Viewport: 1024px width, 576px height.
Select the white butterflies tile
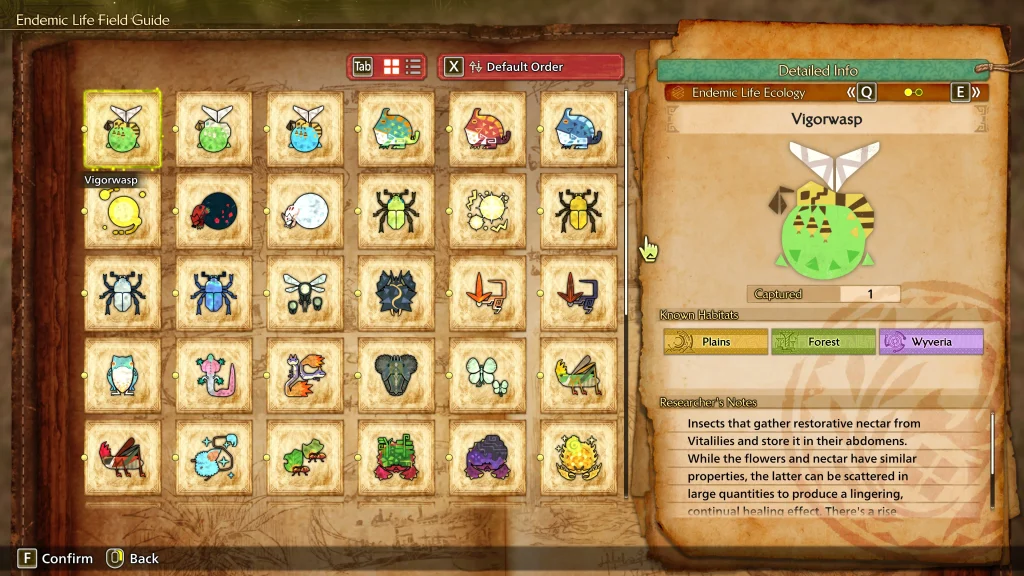coord(488,376)
